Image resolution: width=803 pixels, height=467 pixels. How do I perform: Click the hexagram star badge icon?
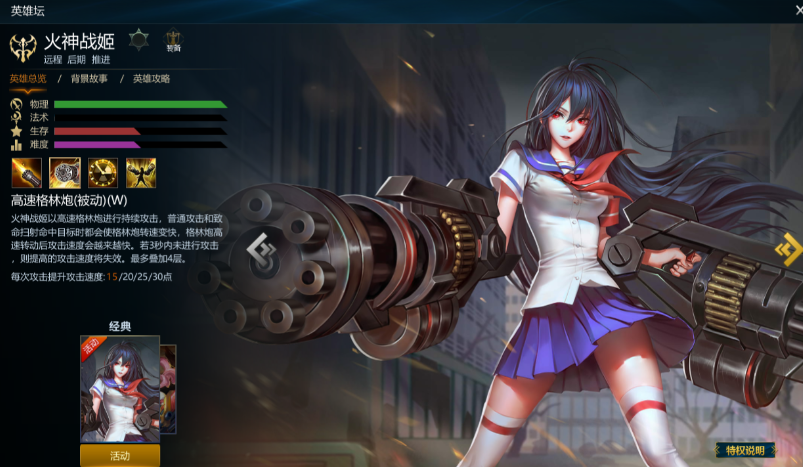(138, 40)
